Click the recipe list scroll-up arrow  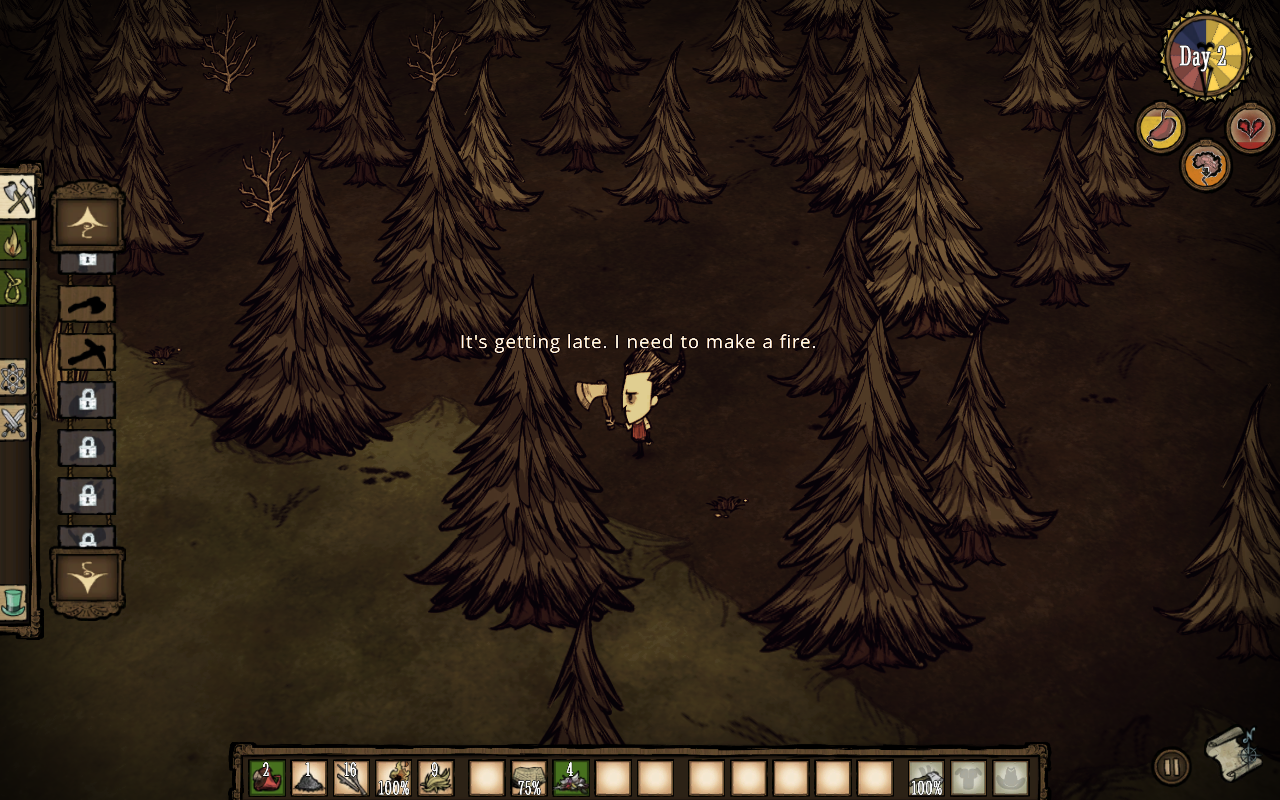[x=87, y=220]
